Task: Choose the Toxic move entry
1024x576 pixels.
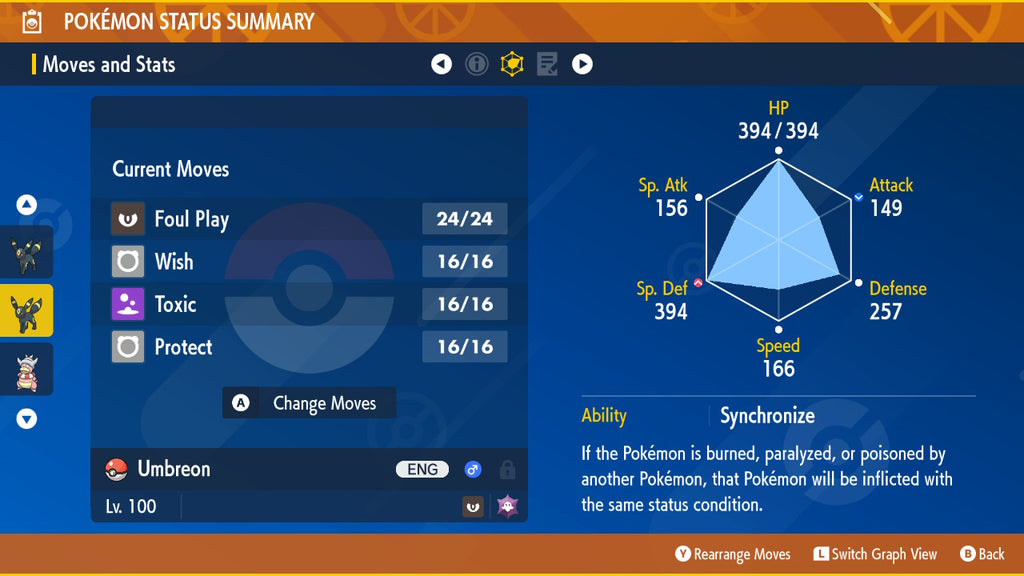Action: 309,304
